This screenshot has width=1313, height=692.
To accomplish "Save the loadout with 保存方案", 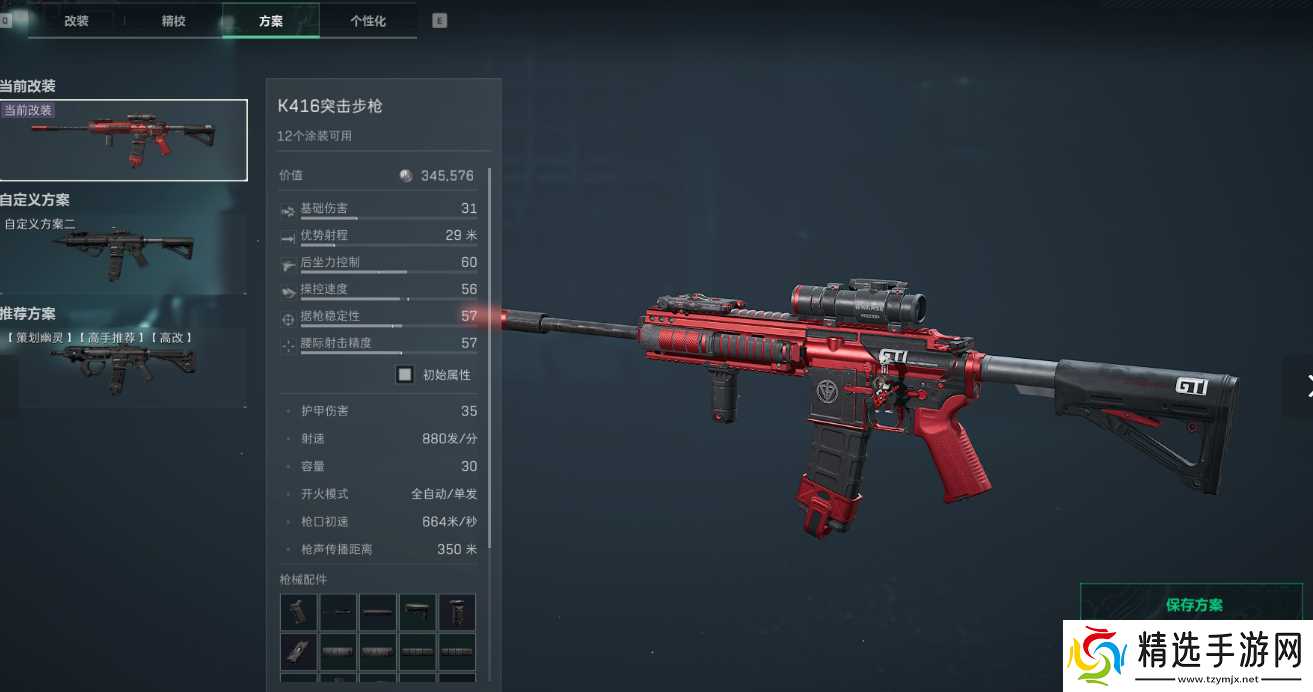I will (x=1194, y=605).
